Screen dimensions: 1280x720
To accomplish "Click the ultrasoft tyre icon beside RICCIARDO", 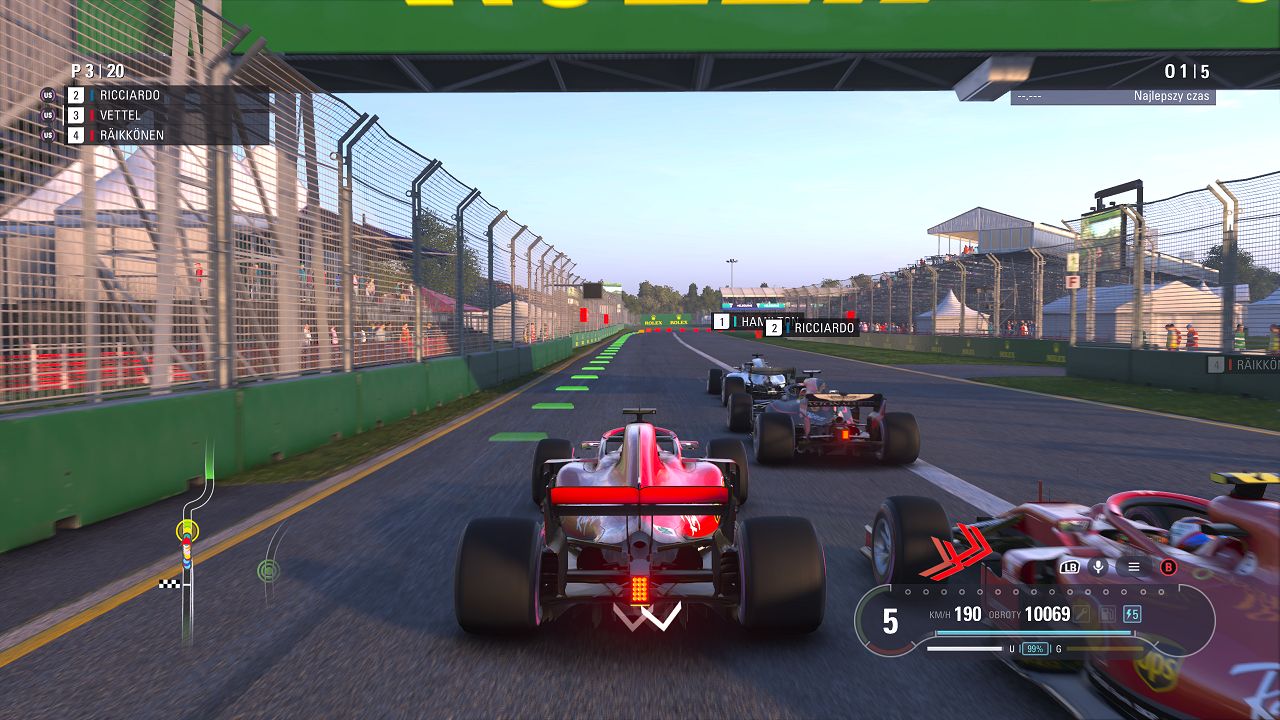I will pyautogui.click(x=48, y=95).
